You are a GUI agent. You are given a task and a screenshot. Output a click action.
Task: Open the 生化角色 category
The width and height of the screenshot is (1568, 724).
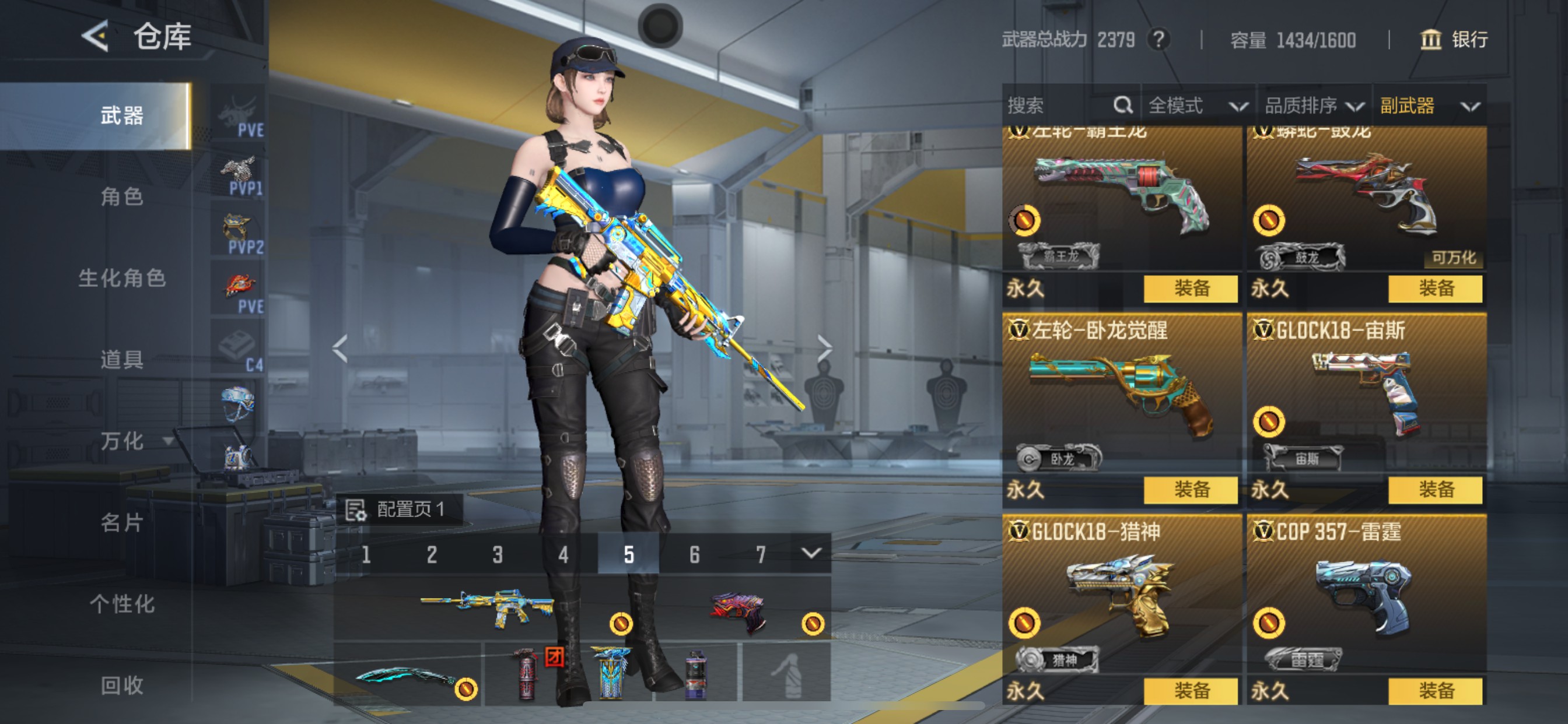pos(122,278)
